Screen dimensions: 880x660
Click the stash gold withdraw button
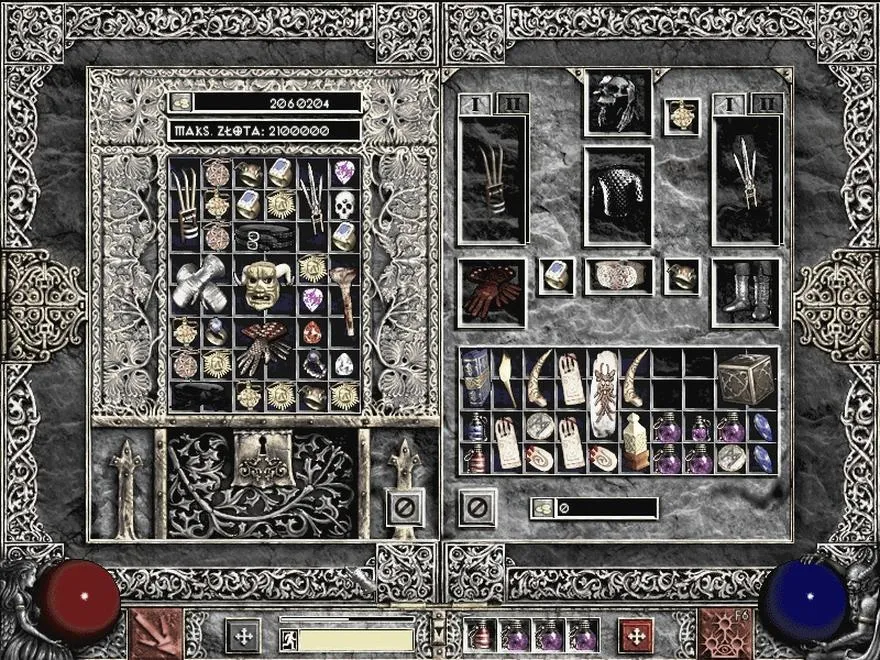coord(181,102)
